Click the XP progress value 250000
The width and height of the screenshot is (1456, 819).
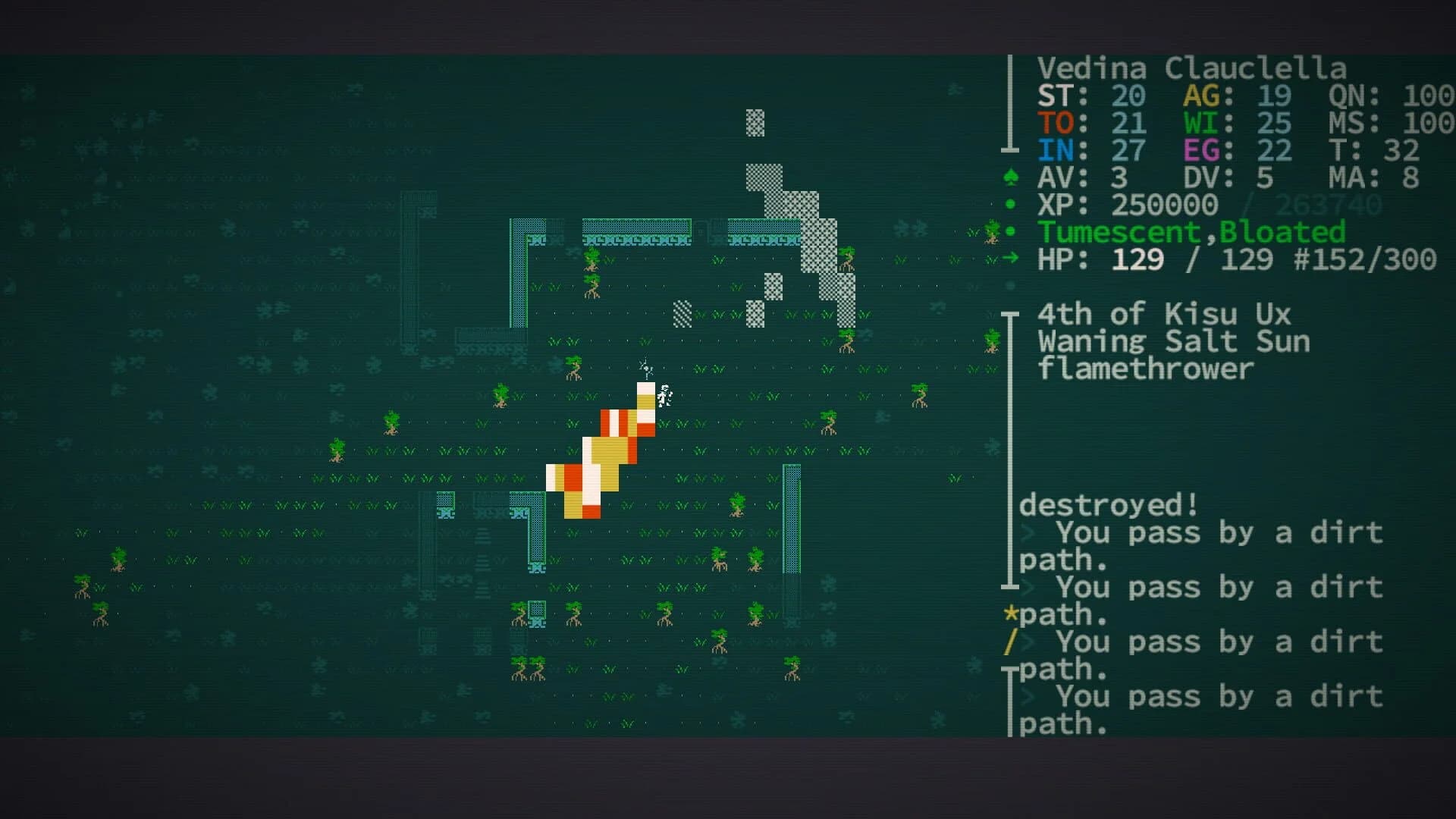pyautogui.click(x=1164, y=205)
